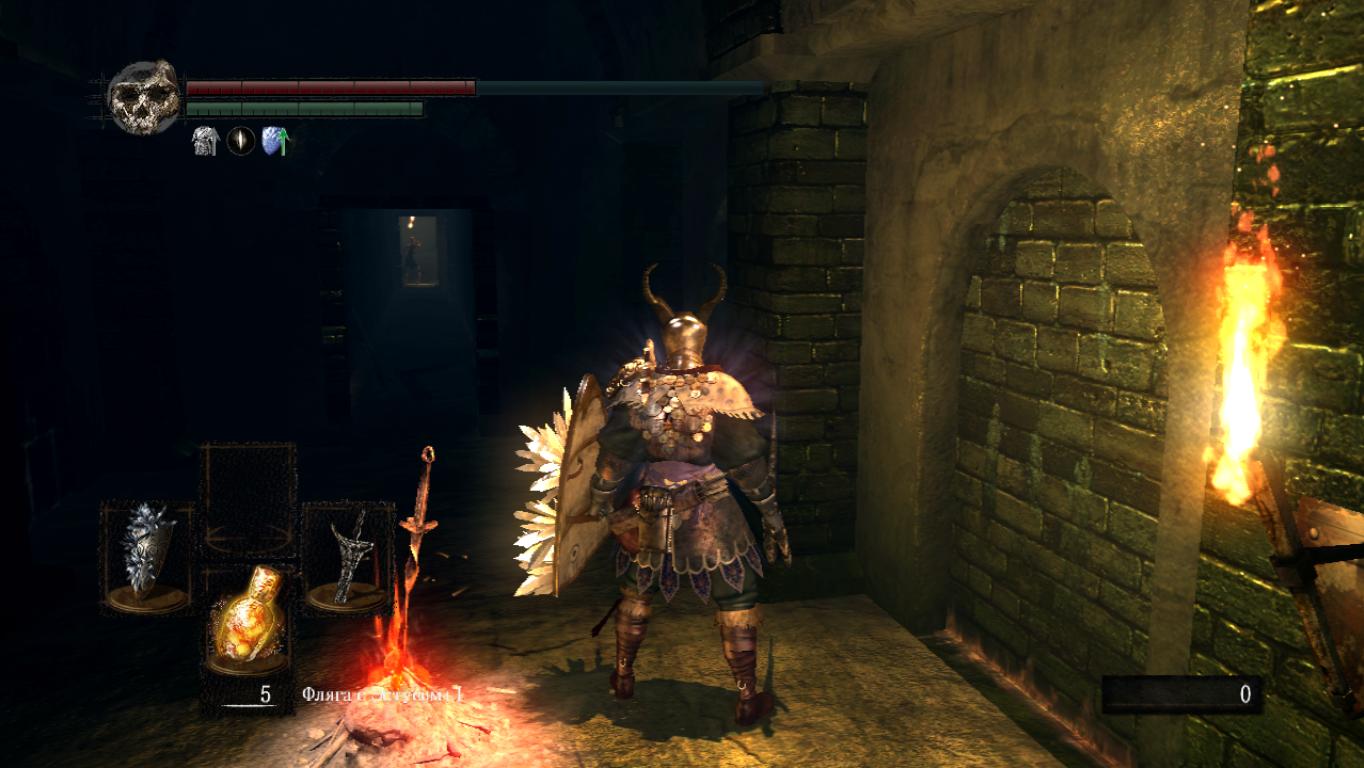Select the empty spell slot above the flask
Image resolution: width=1364 pixels, height=768 pixels.
[247, 502]
